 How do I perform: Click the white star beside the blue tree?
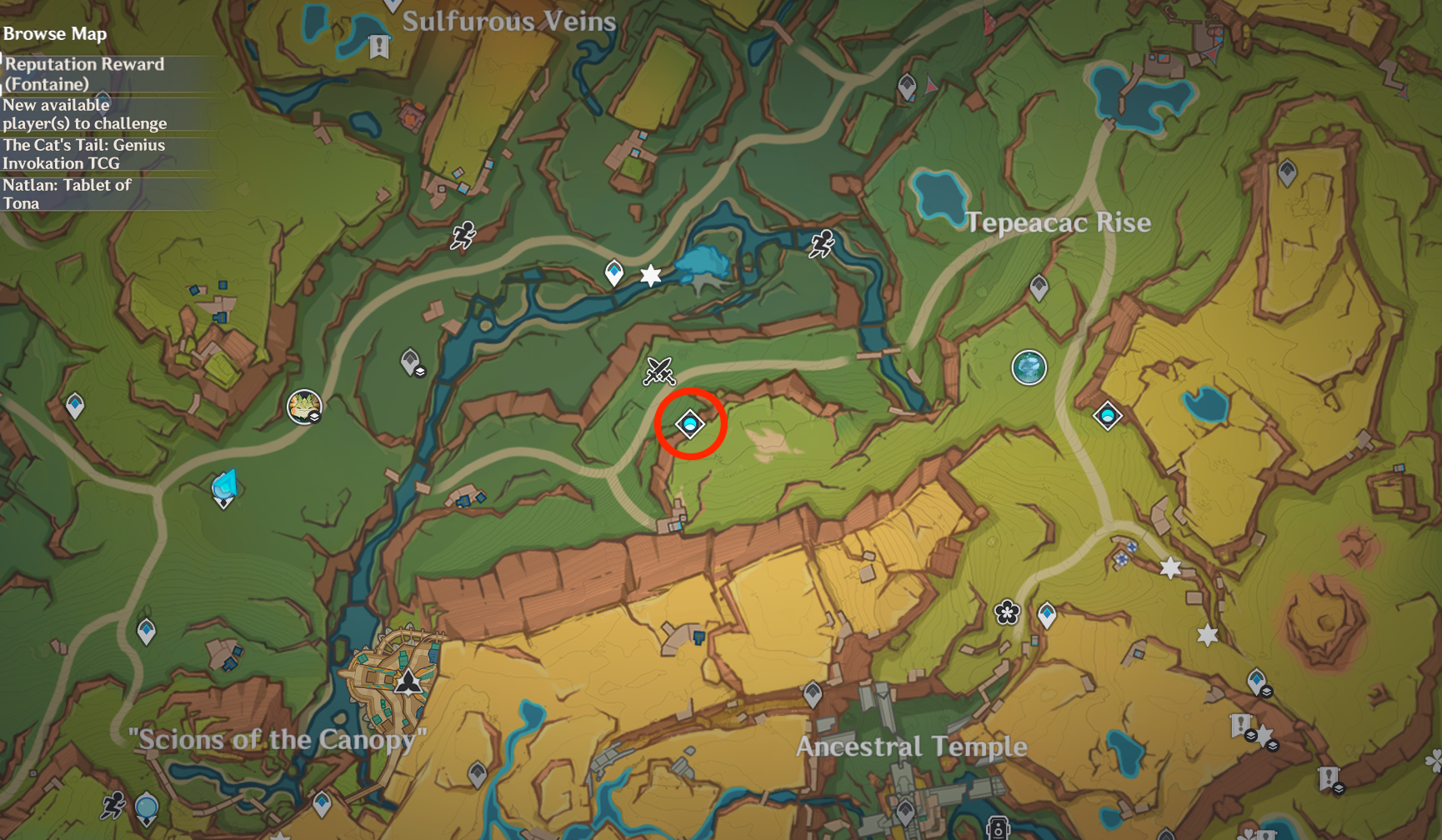point(651,275)
